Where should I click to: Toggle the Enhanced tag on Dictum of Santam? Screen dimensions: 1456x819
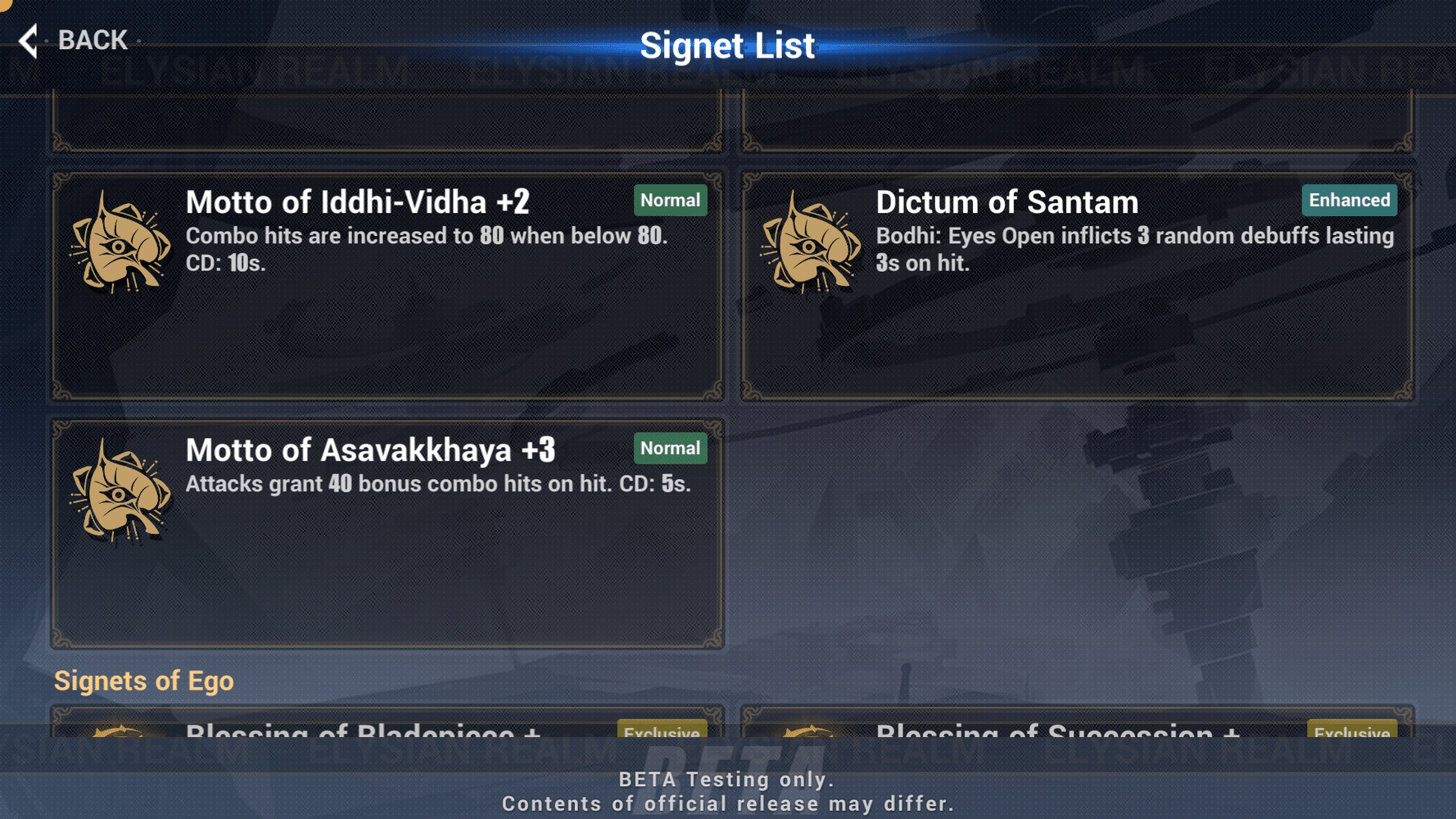click(x=1349, y=200)
